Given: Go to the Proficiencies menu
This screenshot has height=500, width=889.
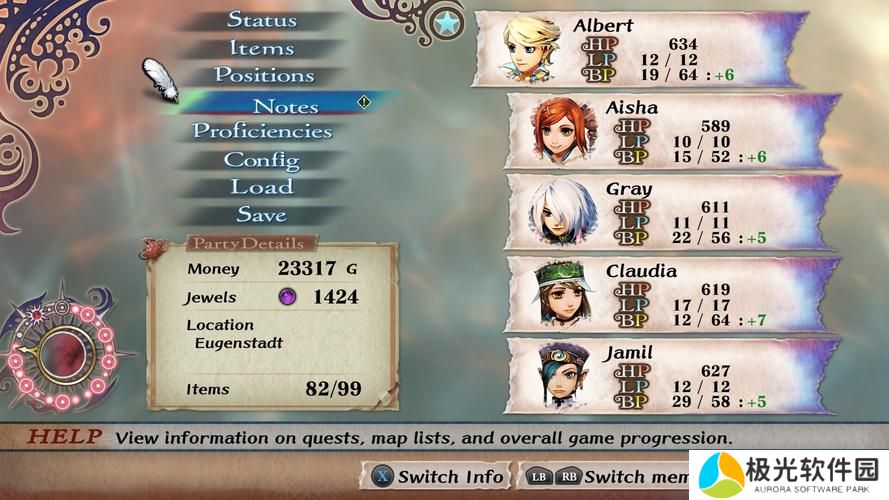Looking at the screenshot, I should pos(262,131).
